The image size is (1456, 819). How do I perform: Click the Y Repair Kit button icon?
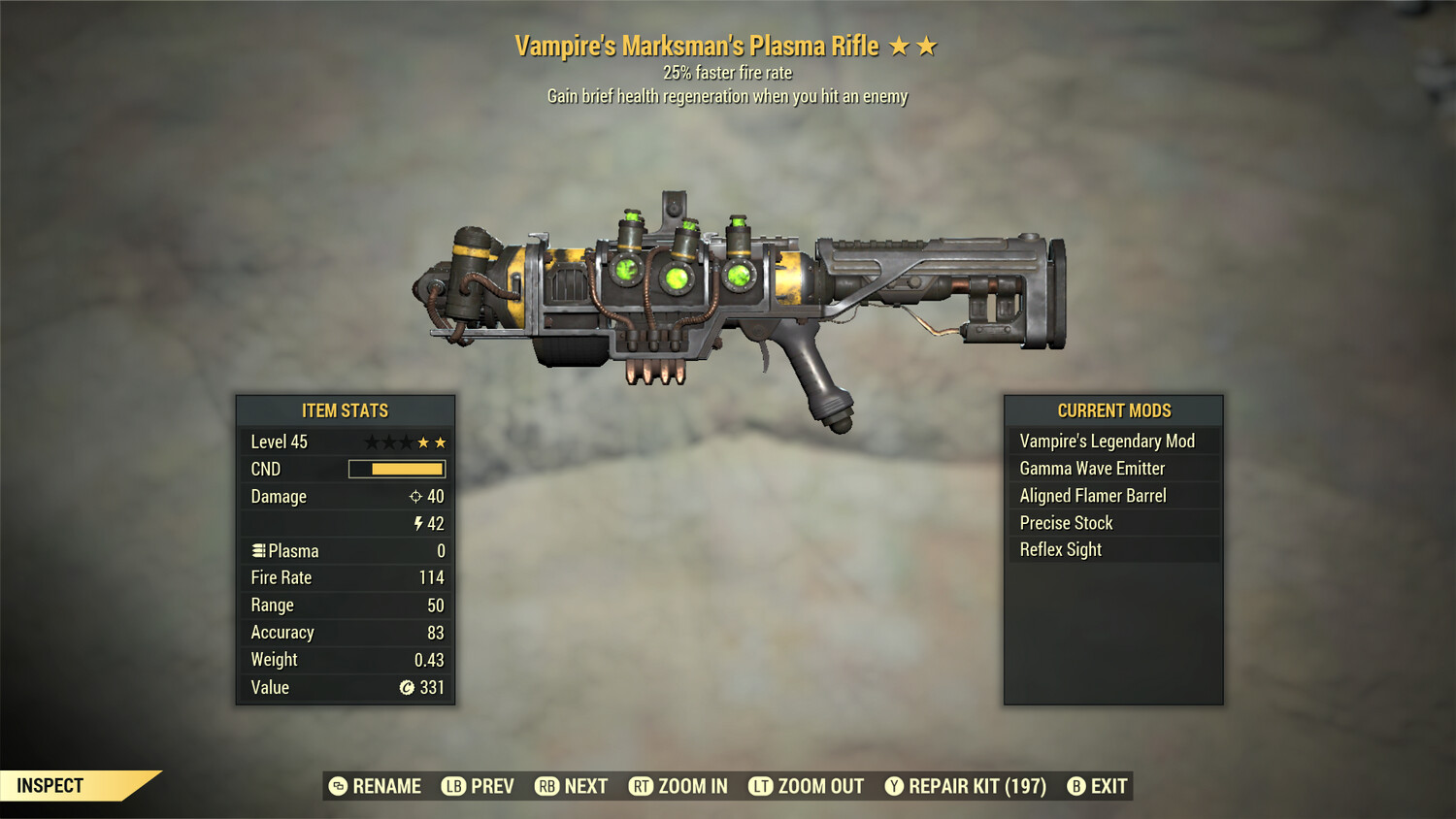click(x=895, y=786)
